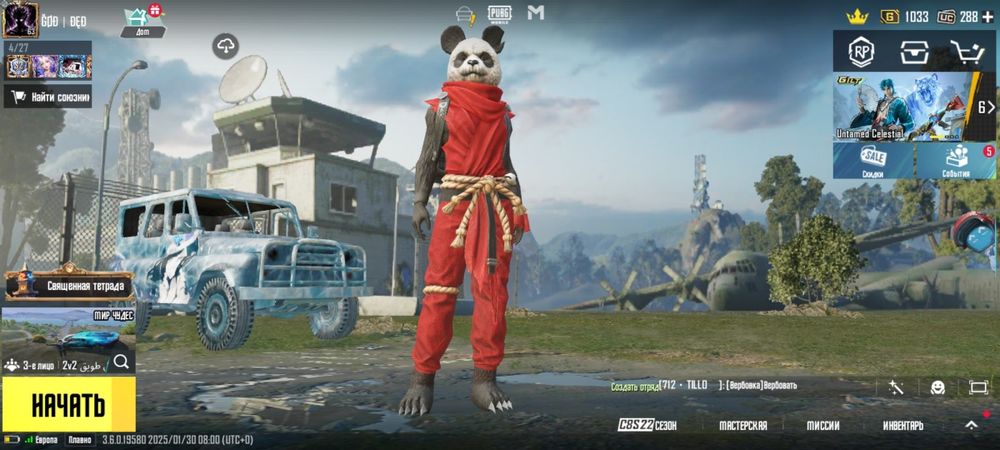Tap the cloud download icon
1000x450 pixels.
tap(226, 45)
